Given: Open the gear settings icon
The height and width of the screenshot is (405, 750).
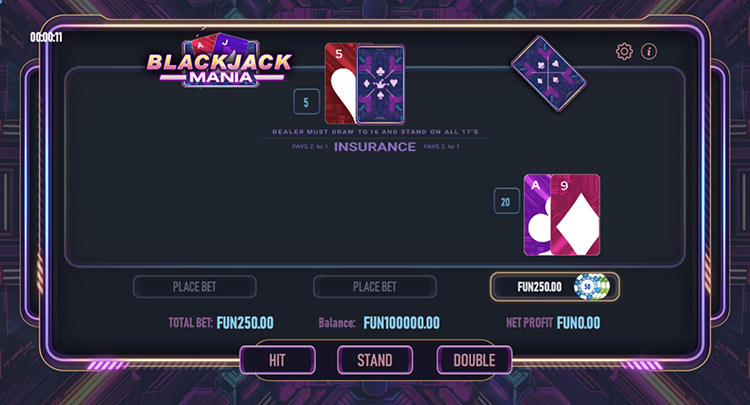Looking at the screenshot, I should click(625, 51).
